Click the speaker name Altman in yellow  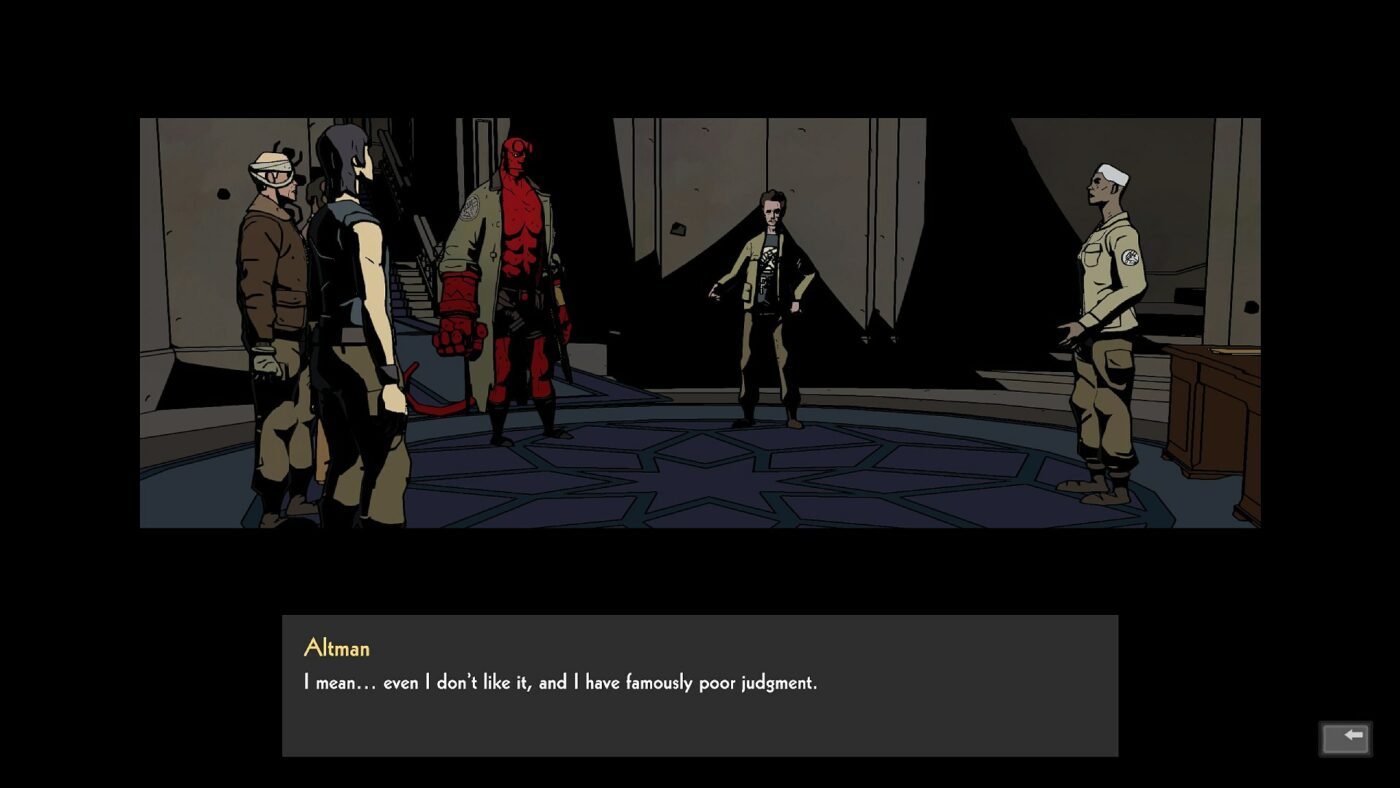tap(336, 648)
